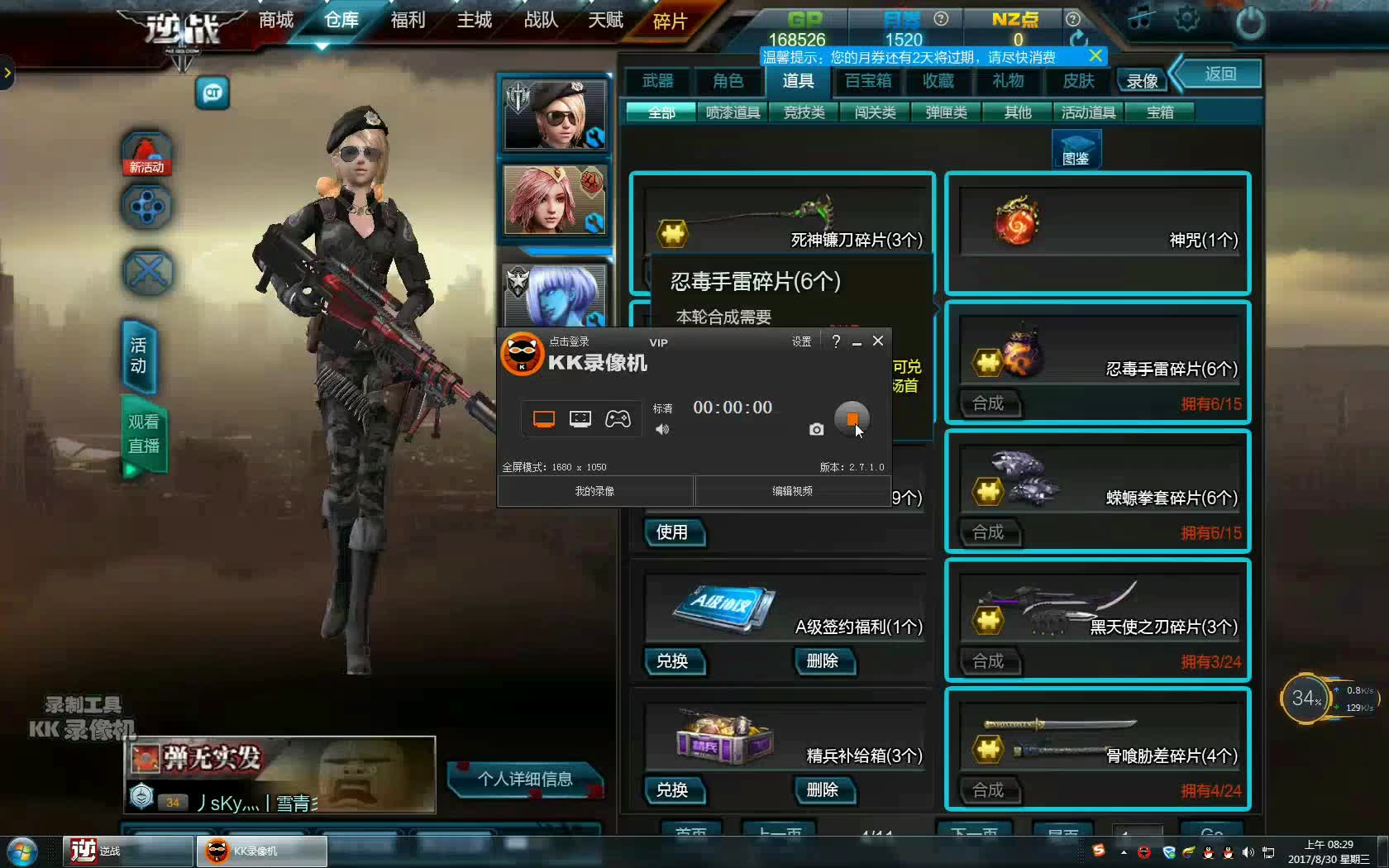Synthesize 忍毒手雷碎片 with 合成 button
Image resolution: width=1389 pixels, height=868 pixels.
989,403
